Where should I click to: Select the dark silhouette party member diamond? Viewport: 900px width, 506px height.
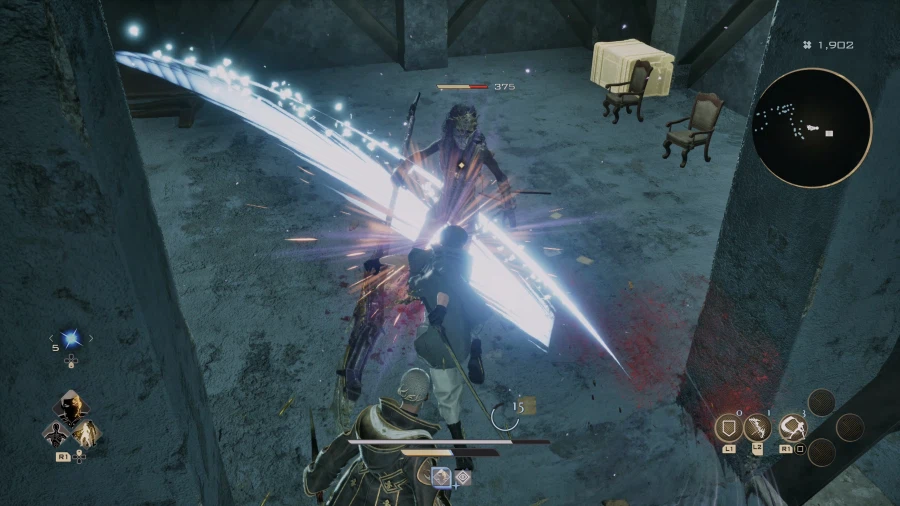point(55,433)
